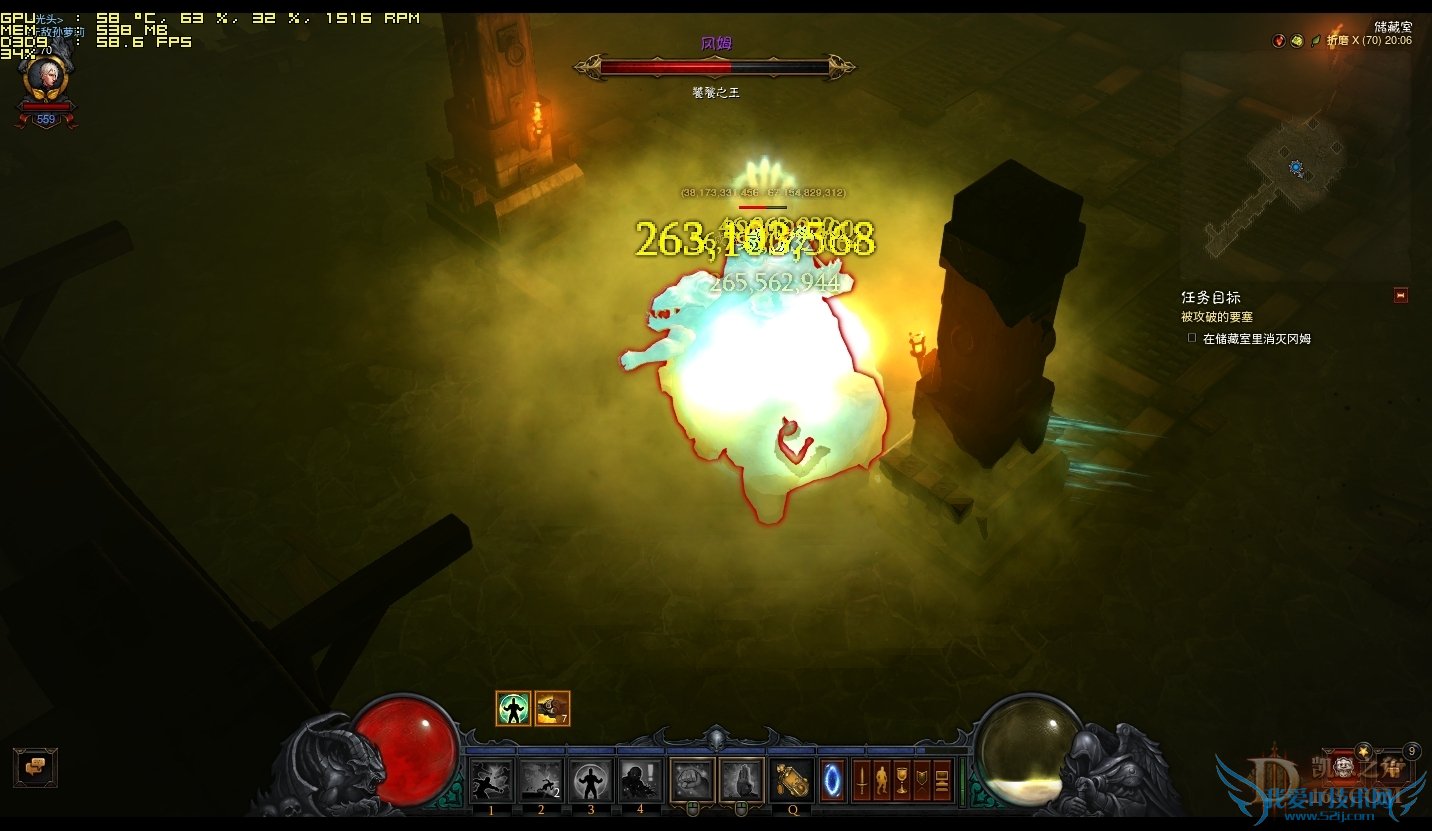Click the dungeon minimap
The width and height of the screenshot is (1432, 831).
click(1295, 168)
